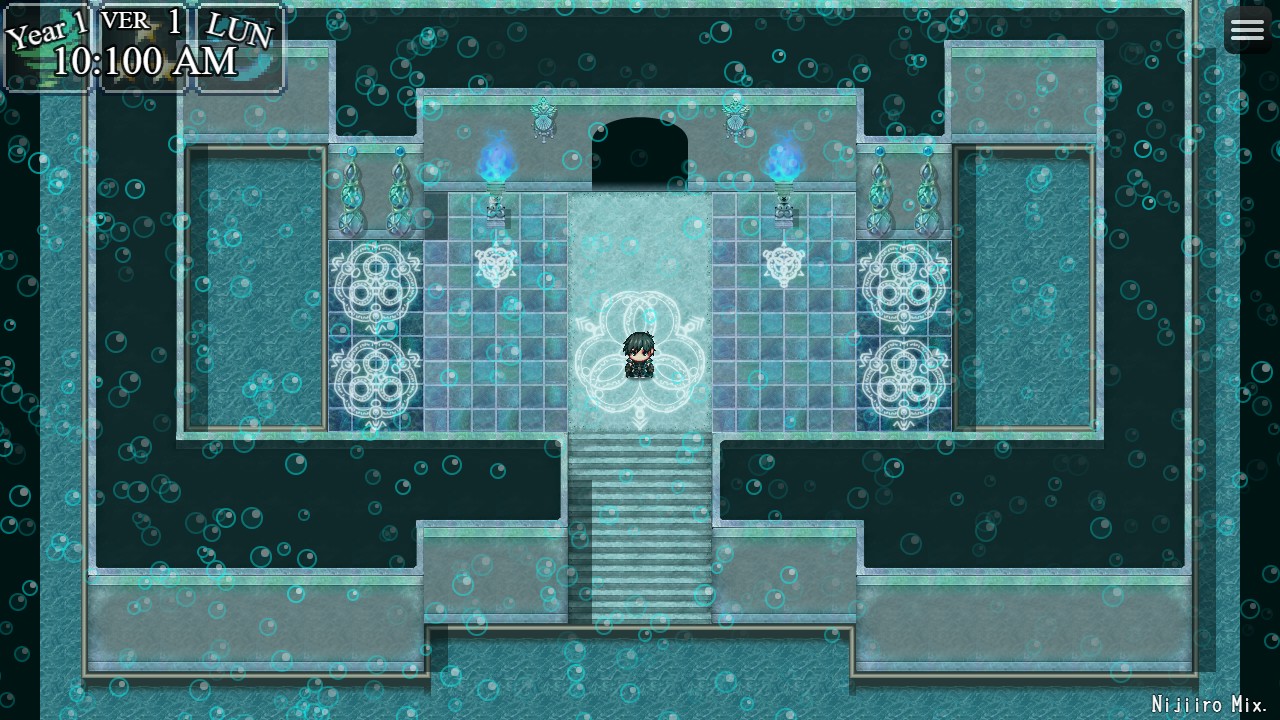This screenshot has width=1280, height=720.
Task: Open the hamburger menu button
Action: pos(1247,30)
